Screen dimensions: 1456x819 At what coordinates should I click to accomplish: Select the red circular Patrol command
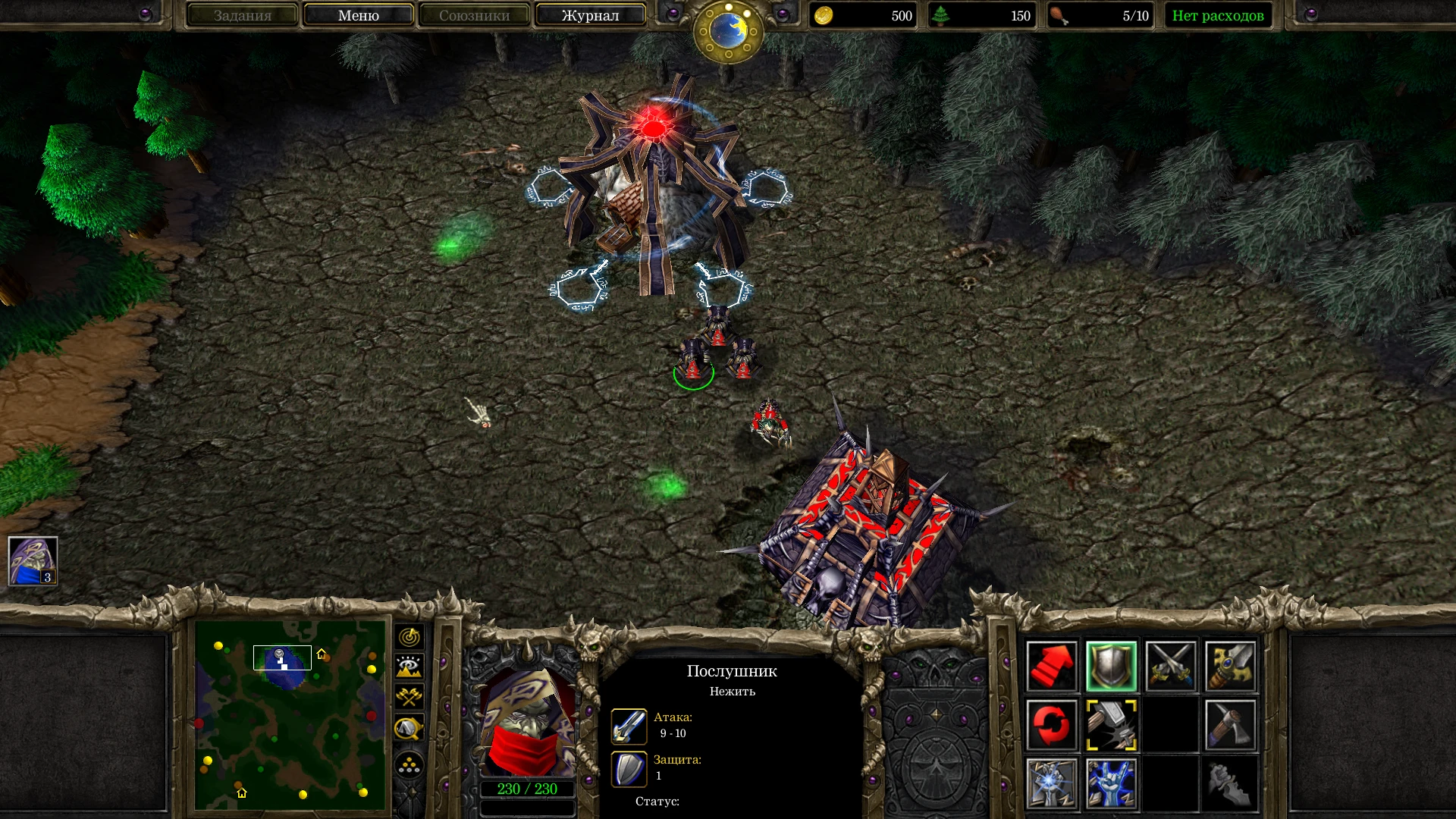pos(1052,725)
